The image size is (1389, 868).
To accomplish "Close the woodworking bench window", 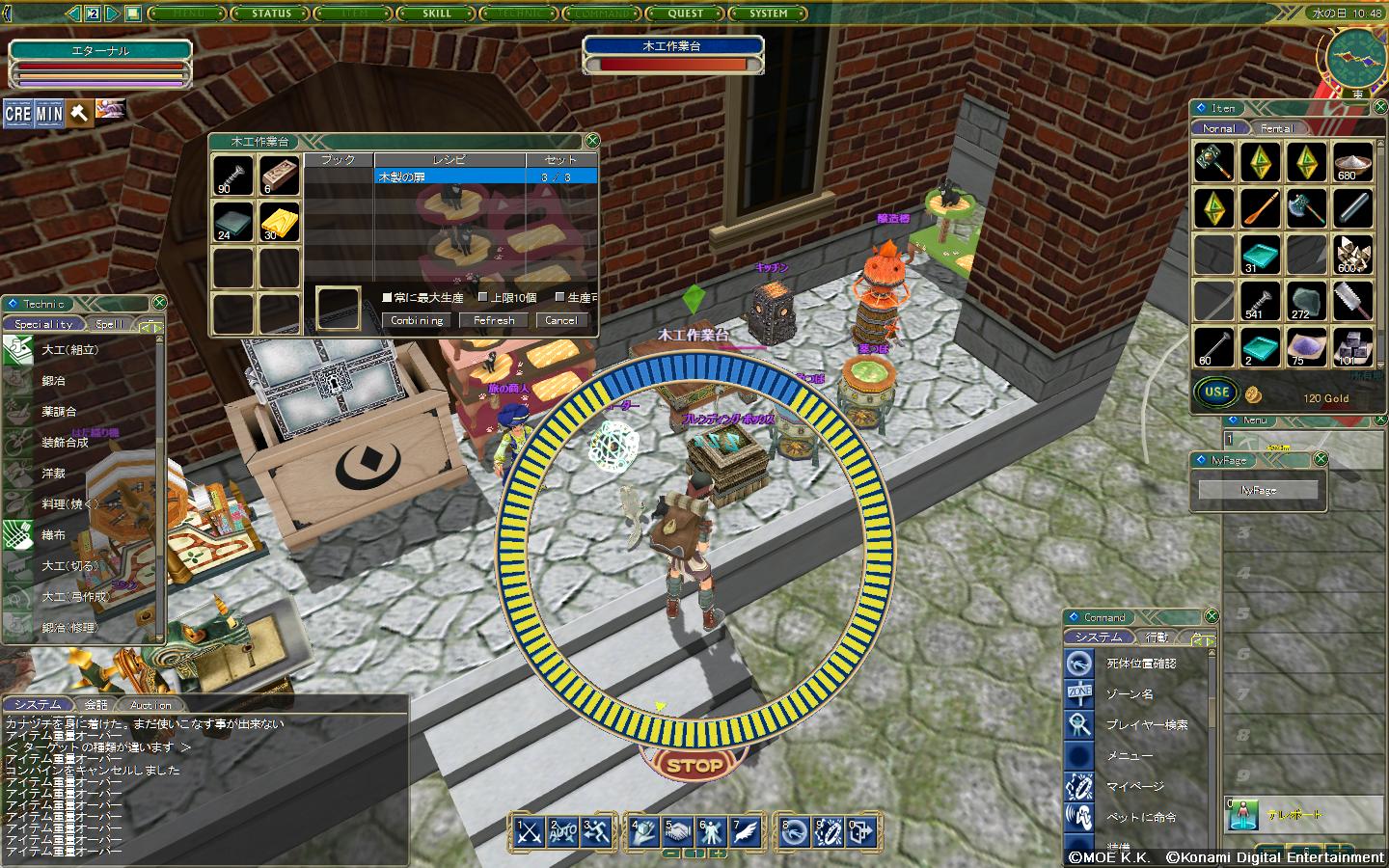I will click(592, 141).
